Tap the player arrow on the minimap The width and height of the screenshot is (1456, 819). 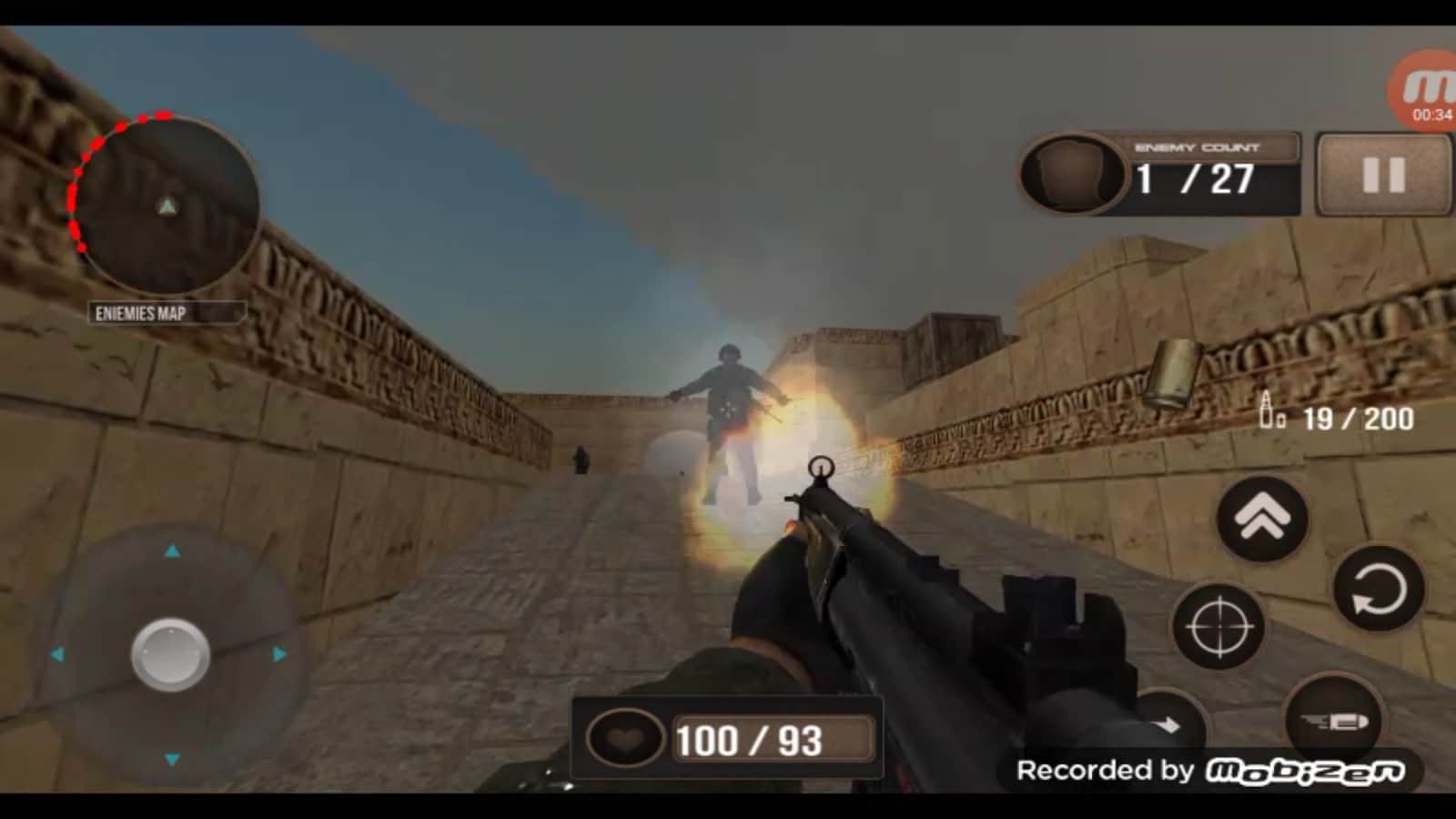pyautogui.click(x=166, y=207)
